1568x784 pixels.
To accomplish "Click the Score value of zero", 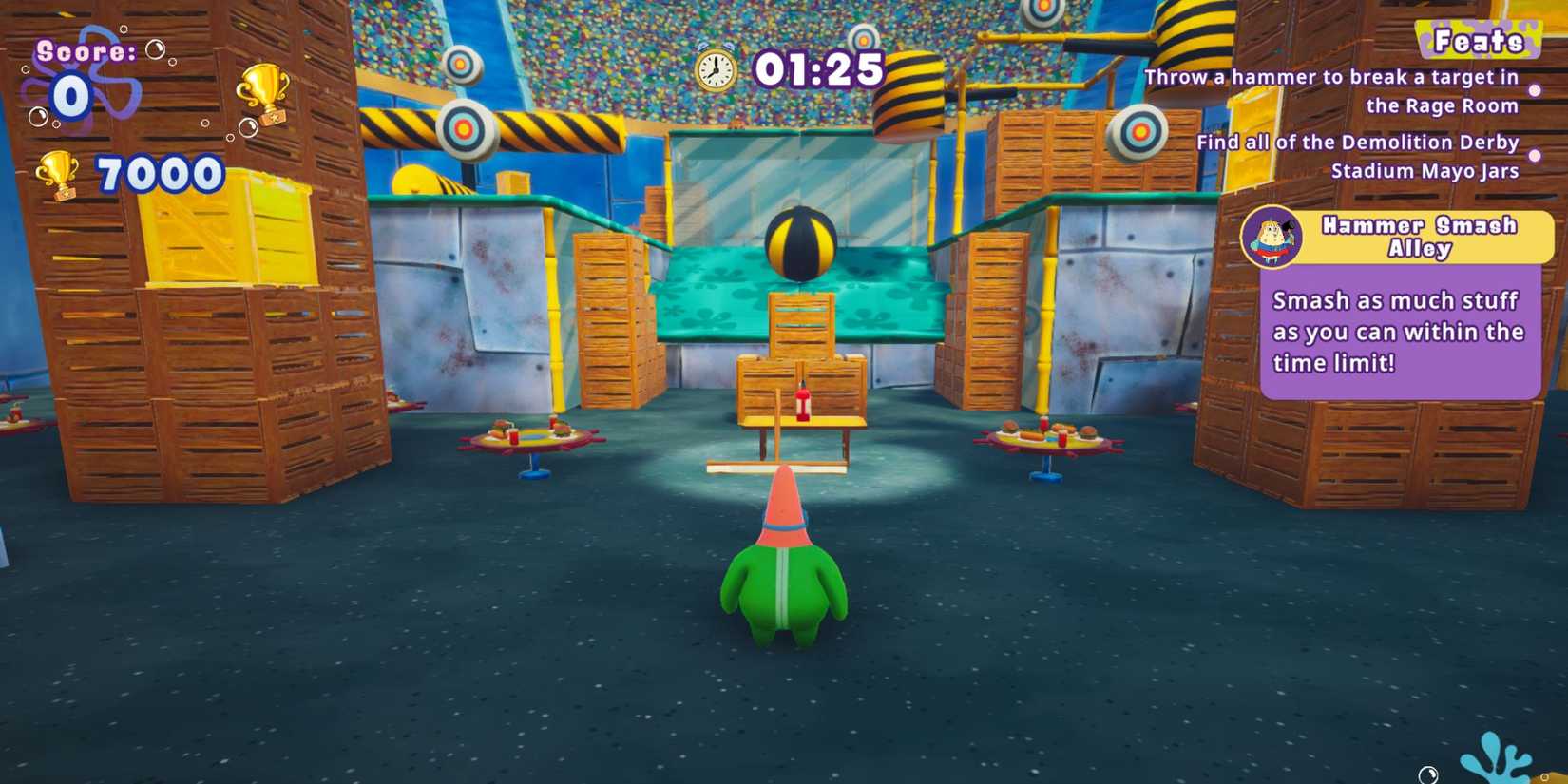I will [x=71, y=95].
